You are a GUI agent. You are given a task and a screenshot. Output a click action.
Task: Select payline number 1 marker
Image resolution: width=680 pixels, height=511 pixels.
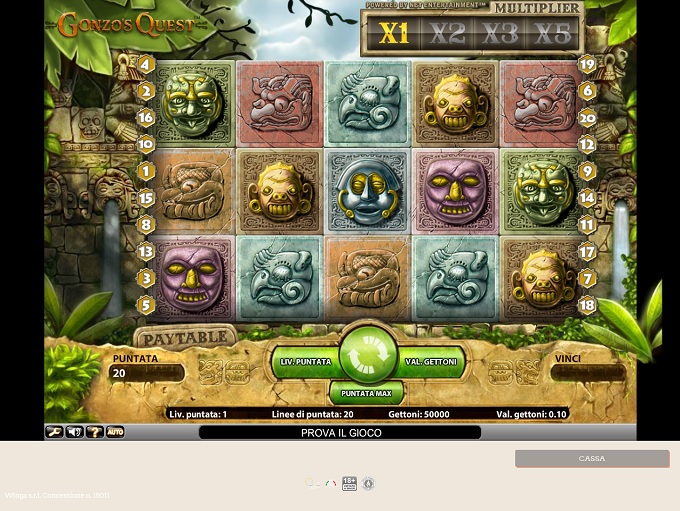click(146, 172)
